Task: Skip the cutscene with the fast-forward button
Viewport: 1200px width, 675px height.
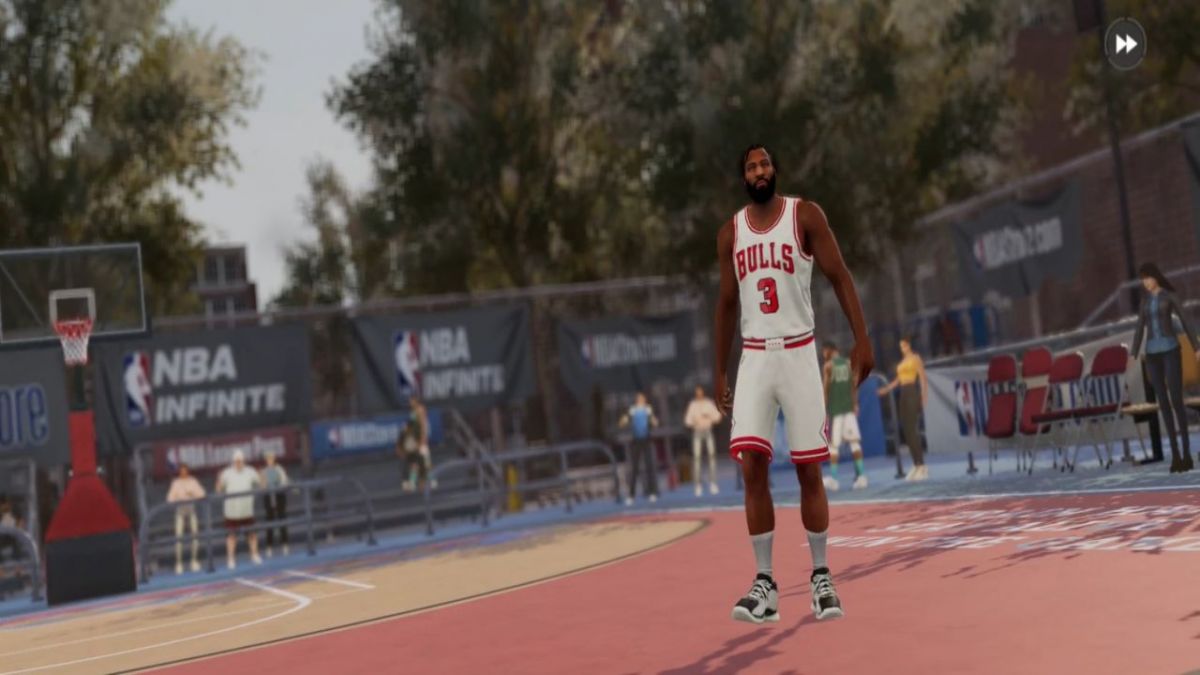Action: tap(1125, 44)
